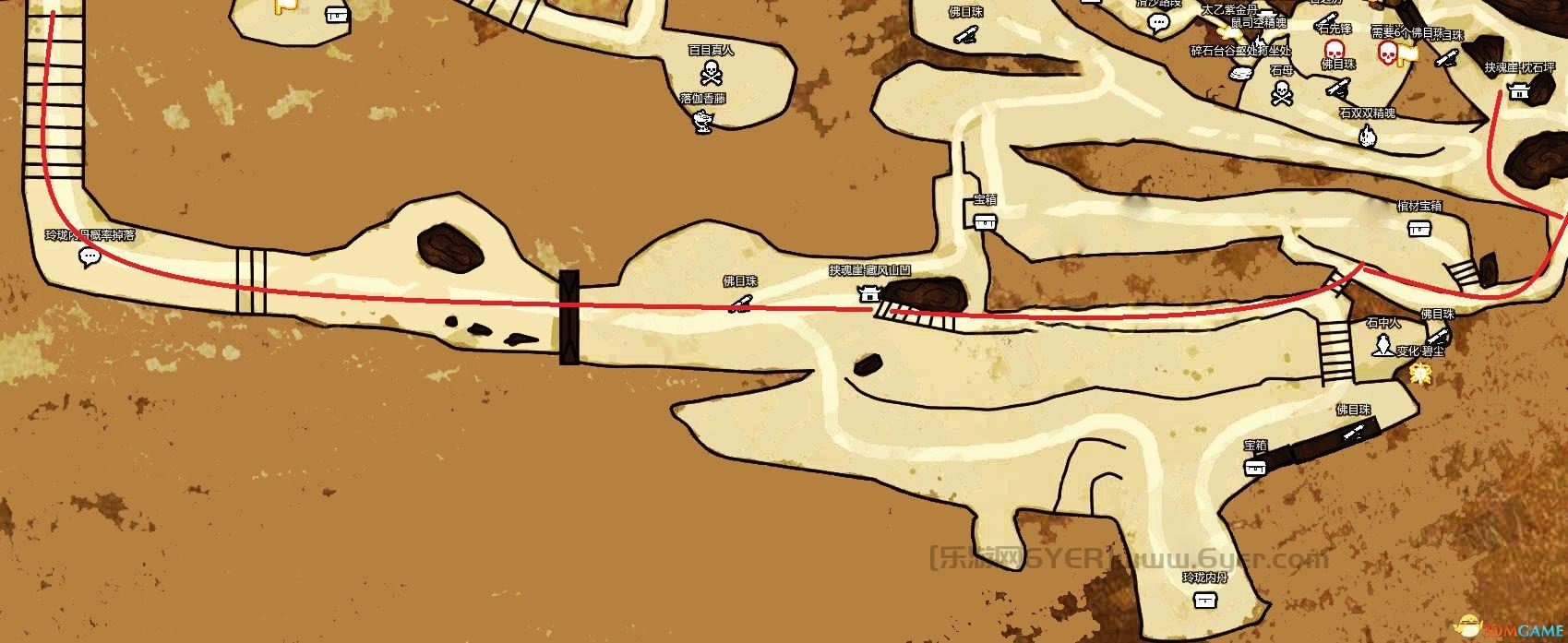Select the 石中人 NPC marker
The width and height of the screenshot is (1568, 643).
click(1382, 346)
